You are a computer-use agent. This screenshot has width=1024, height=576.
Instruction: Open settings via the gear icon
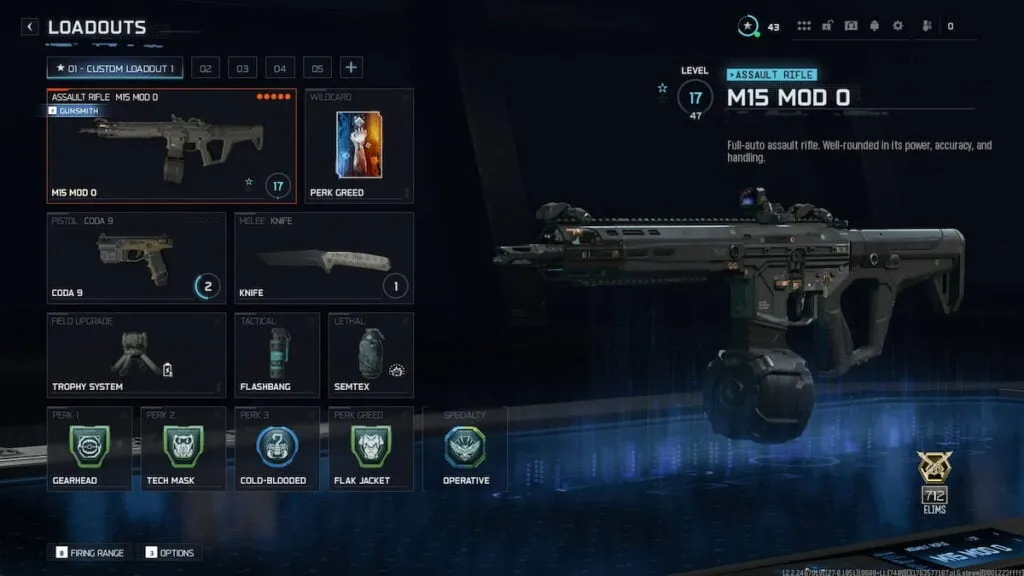897,26
